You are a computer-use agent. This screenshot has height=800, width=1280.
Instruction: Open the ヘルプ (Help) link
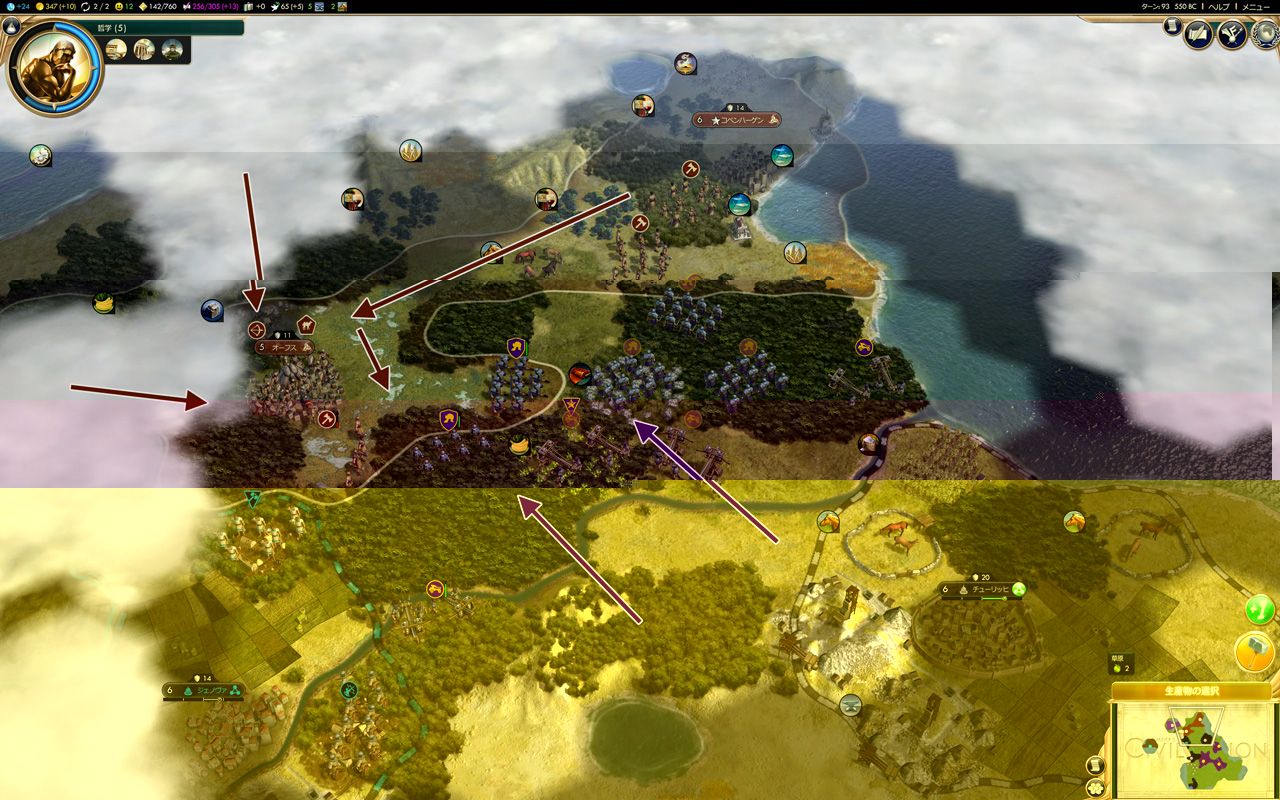tap(1218, 6)
